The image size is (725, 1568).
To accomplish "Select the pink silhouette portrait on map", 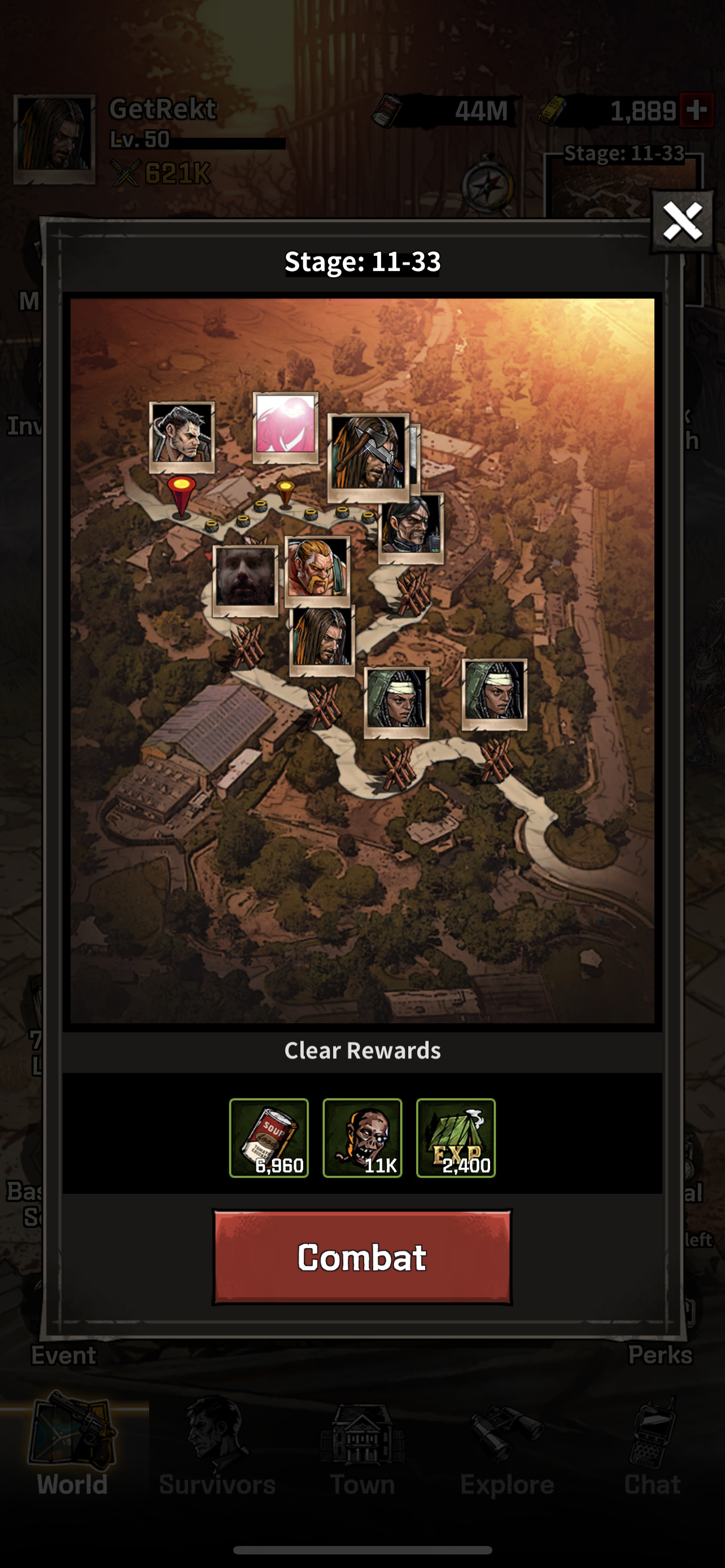I will coord(286,426).
